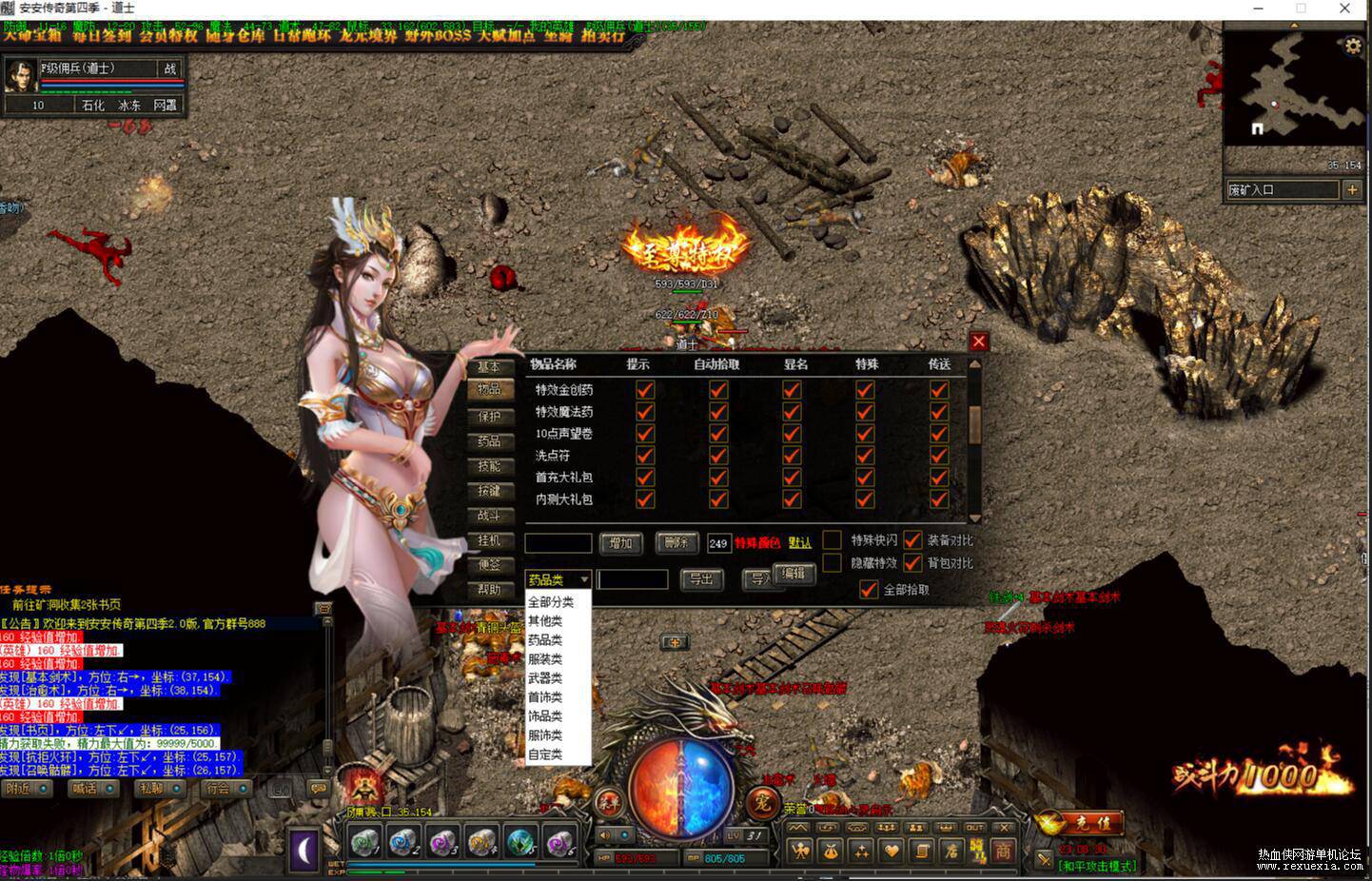The height and width of the screenshot is (881, 1372).
Task: Open the gear settings icon on the minimap
Action: [1354, 45]
